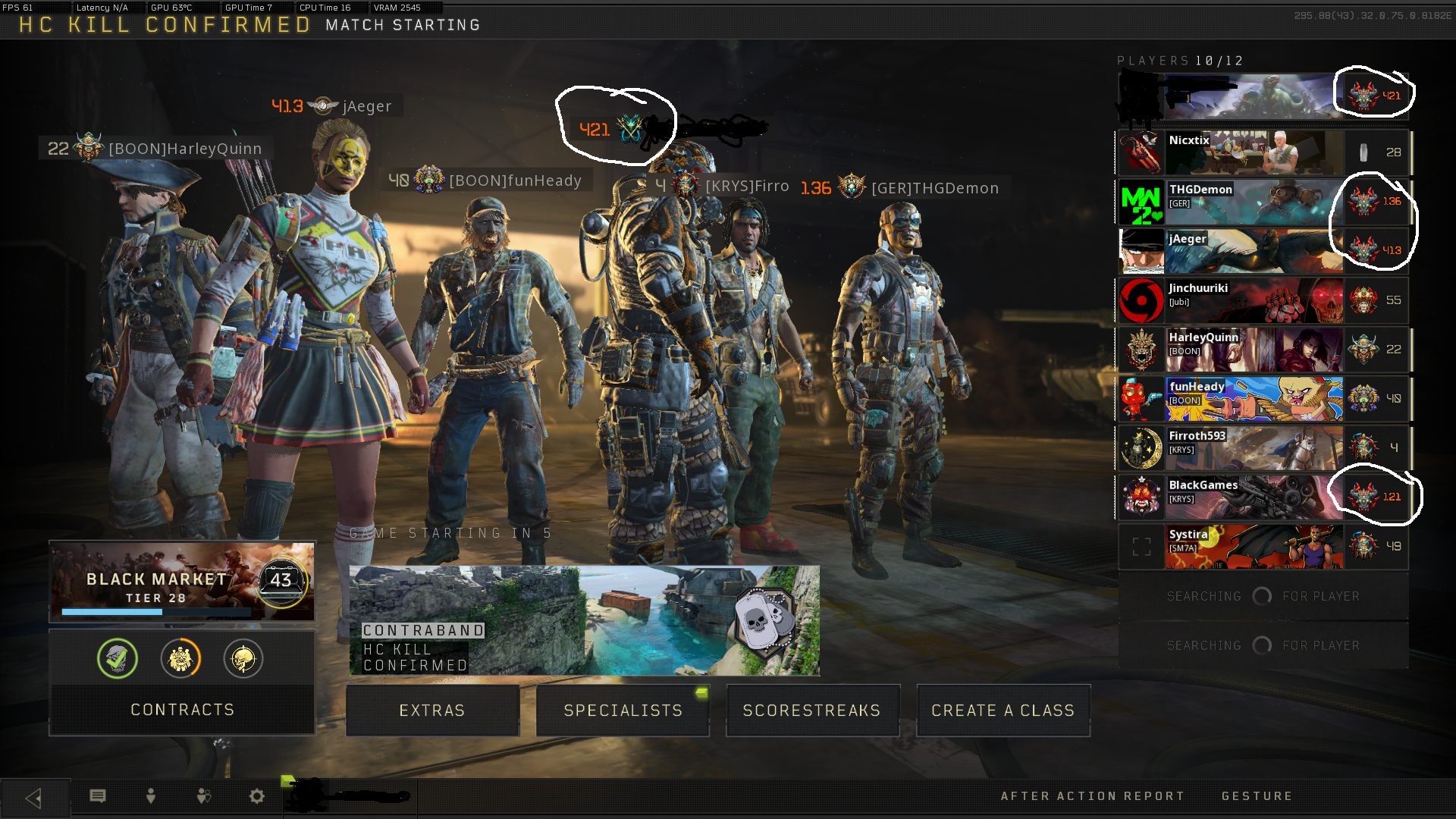Open the Black Market tier banner

(x=182, y=582)
